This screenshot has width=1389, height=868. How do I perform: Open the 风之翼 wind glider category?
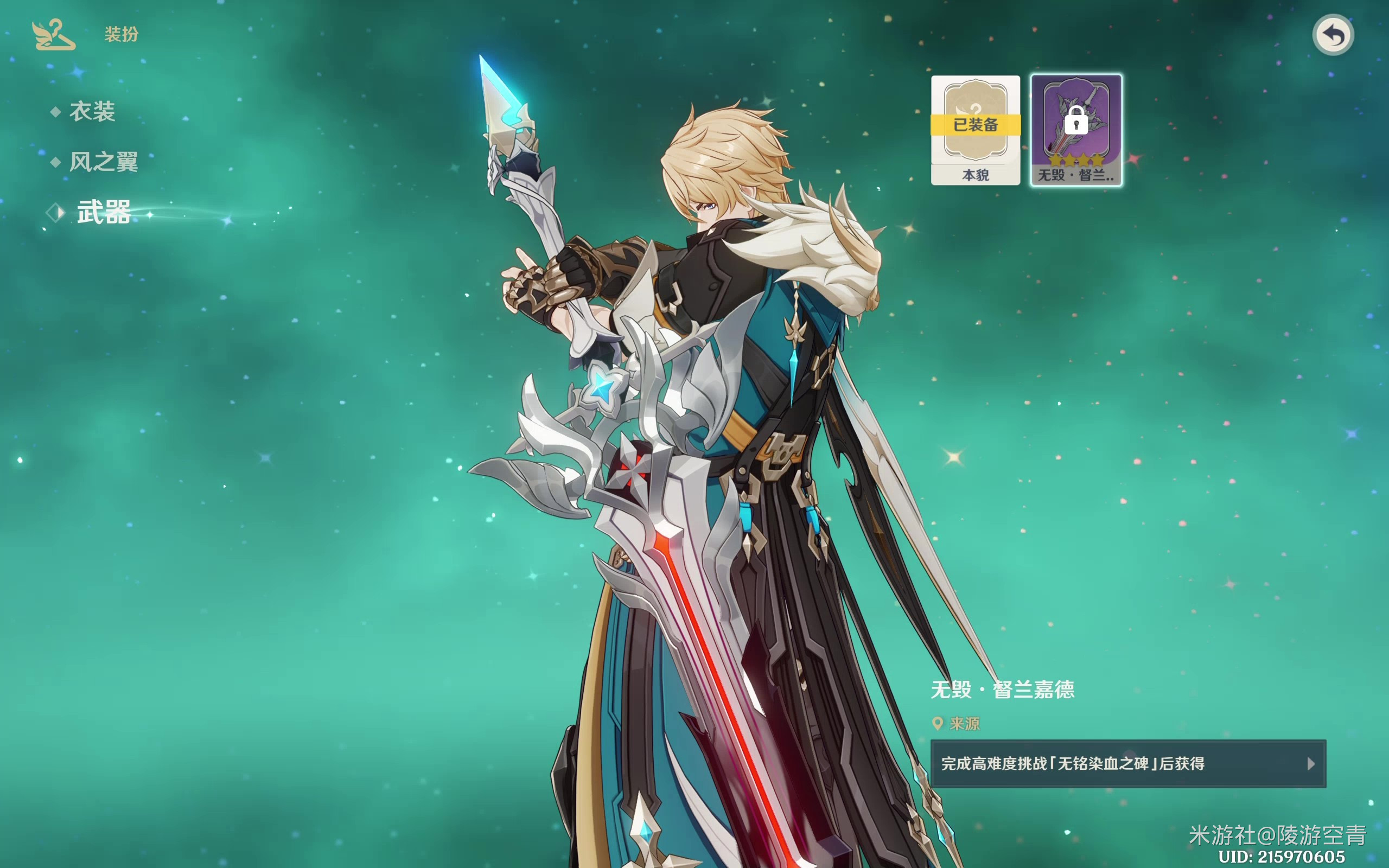point(103,162)
